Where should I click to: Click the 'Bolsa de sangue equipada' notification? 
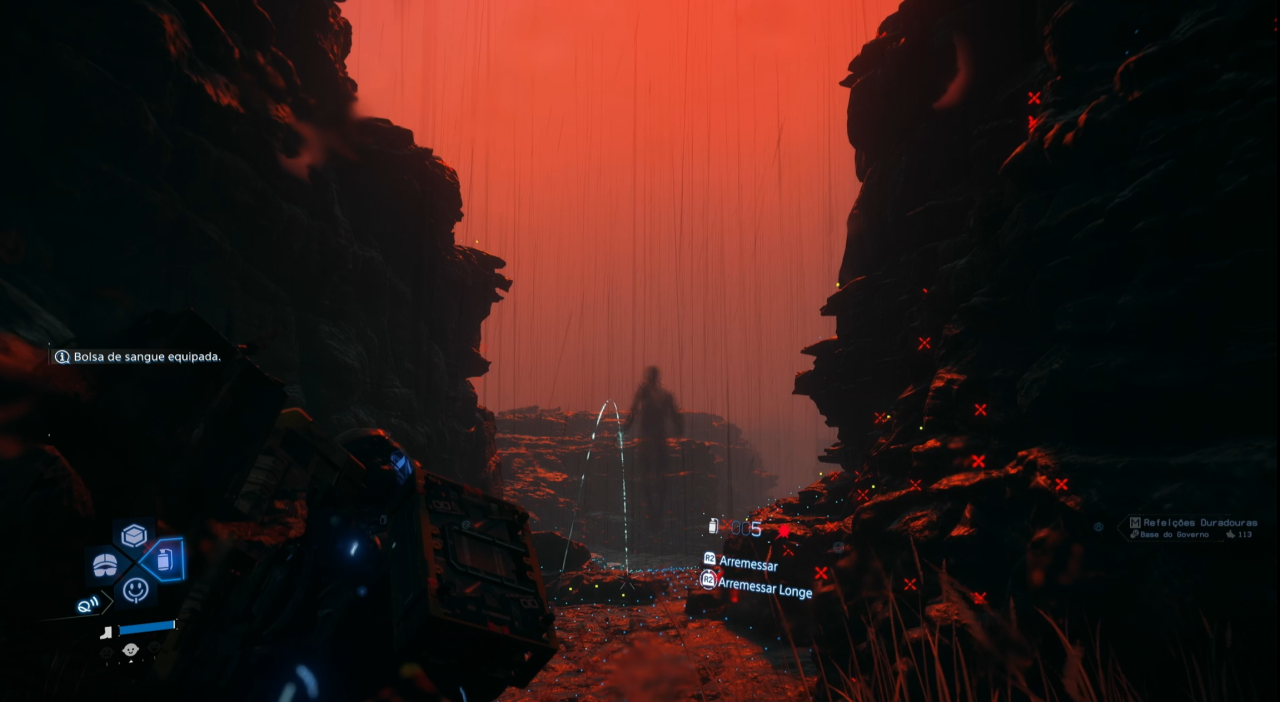(138, 357)
